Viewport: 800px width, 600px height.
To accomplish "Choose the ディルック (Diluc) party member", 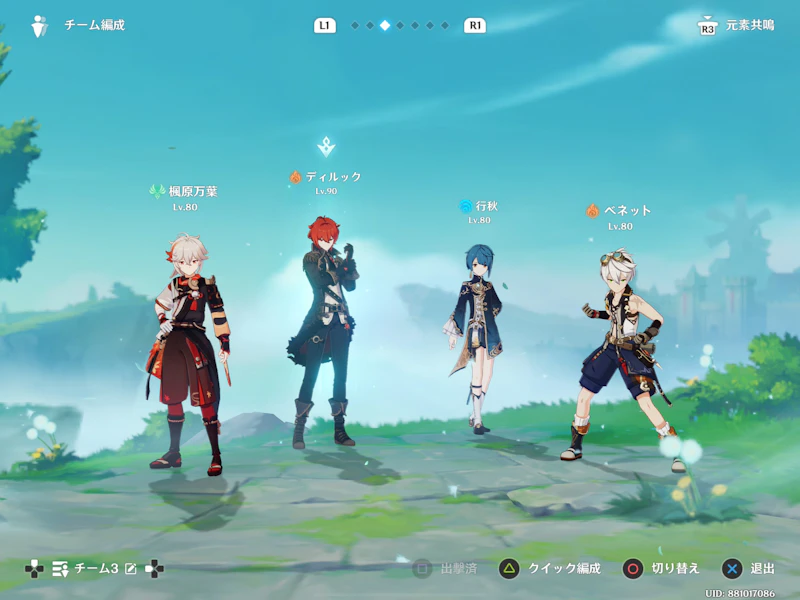I will coord(326,330).
